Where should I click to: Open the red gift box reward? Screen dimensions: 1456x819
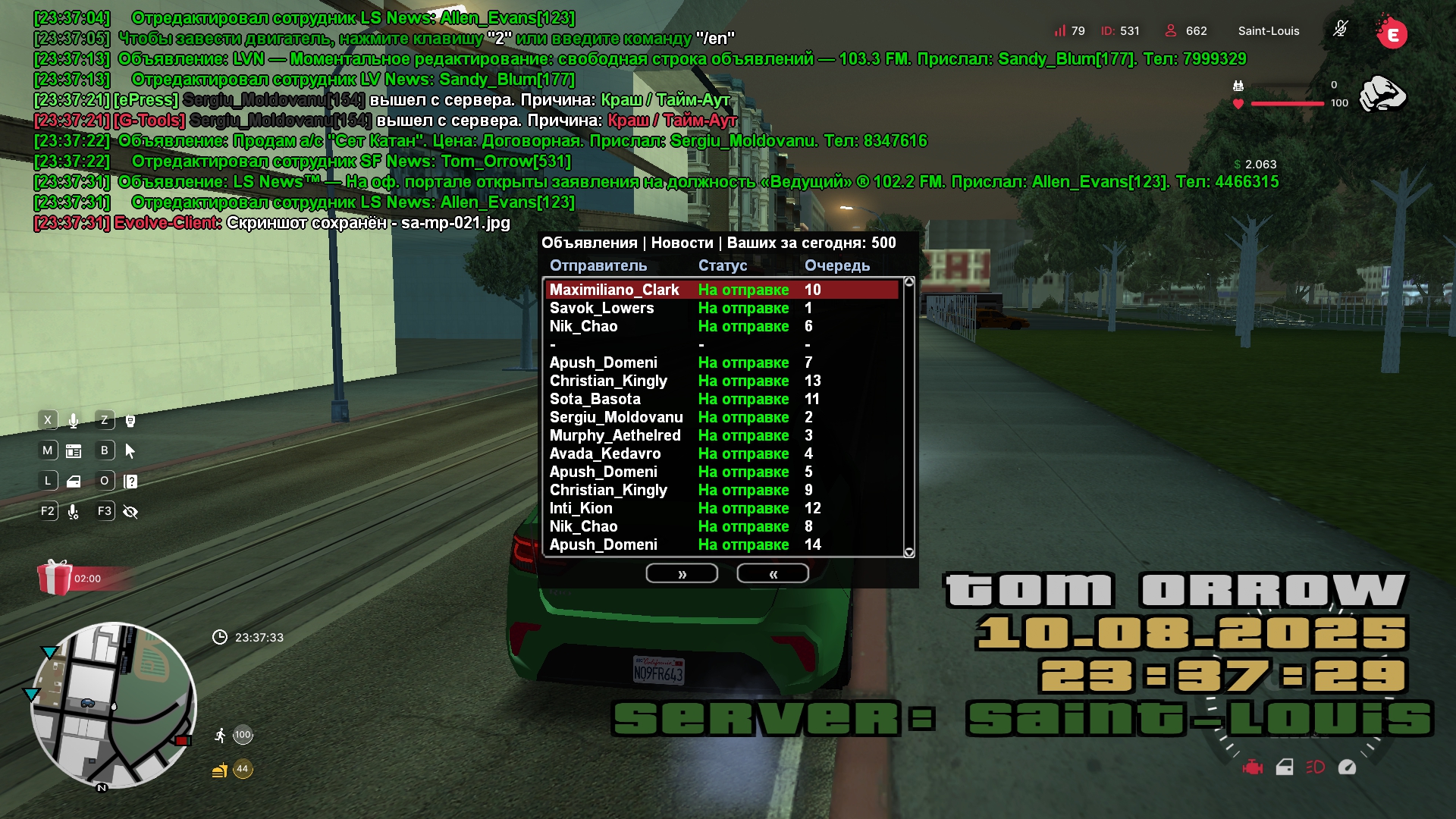(55, 578)
